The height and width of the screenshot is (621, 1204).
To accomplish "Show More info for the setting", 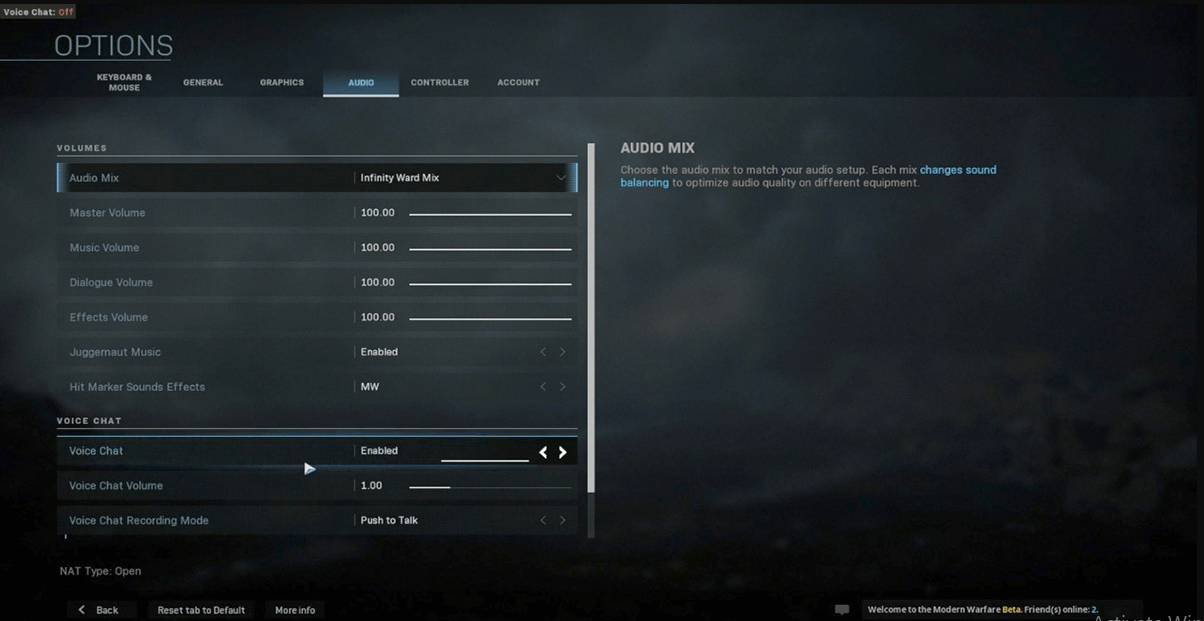I will tap(295, 610).
